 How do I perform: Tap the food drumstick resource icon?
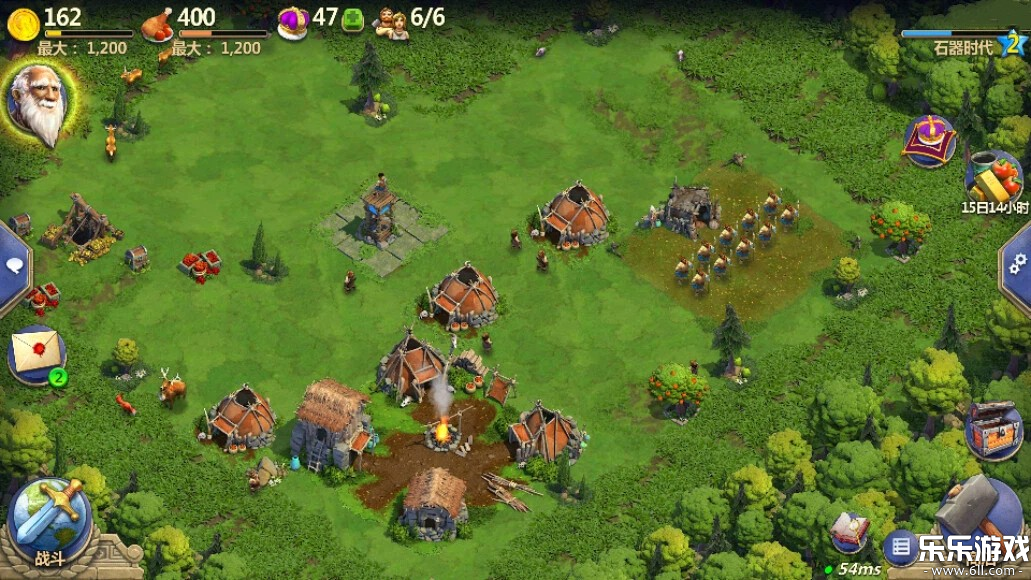coord(156,23)
